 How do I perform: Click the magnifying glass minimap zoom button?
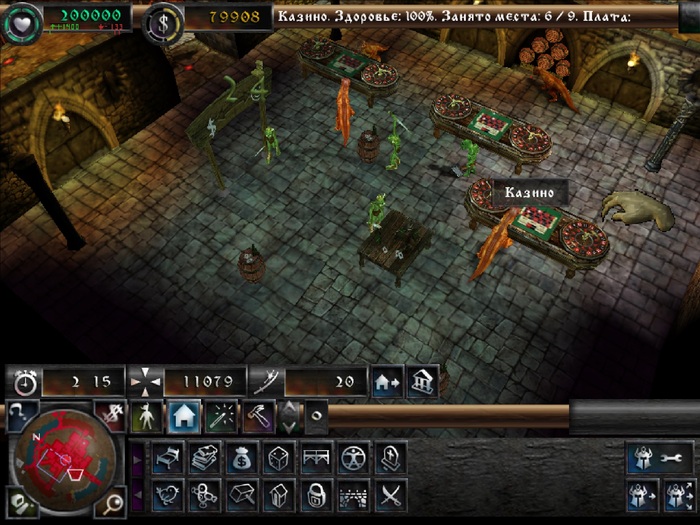pyautogui.click(x=113, y=502)
